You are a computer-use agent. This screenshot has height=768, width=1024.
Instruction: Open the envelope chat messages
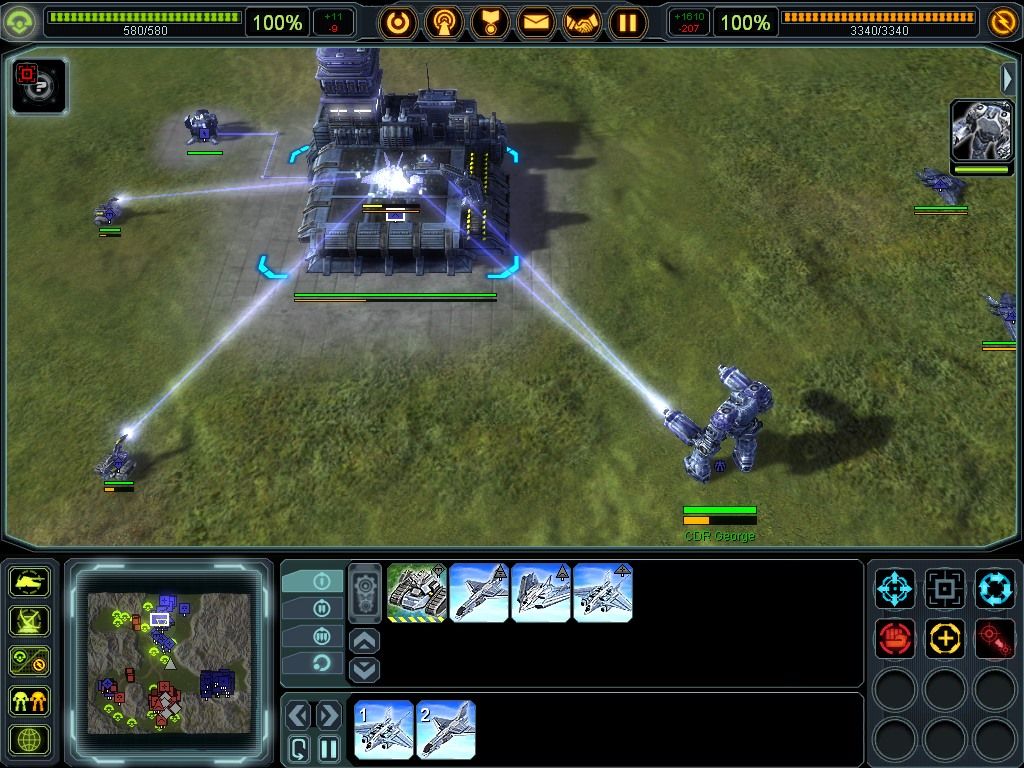click(x=536, y=22)
